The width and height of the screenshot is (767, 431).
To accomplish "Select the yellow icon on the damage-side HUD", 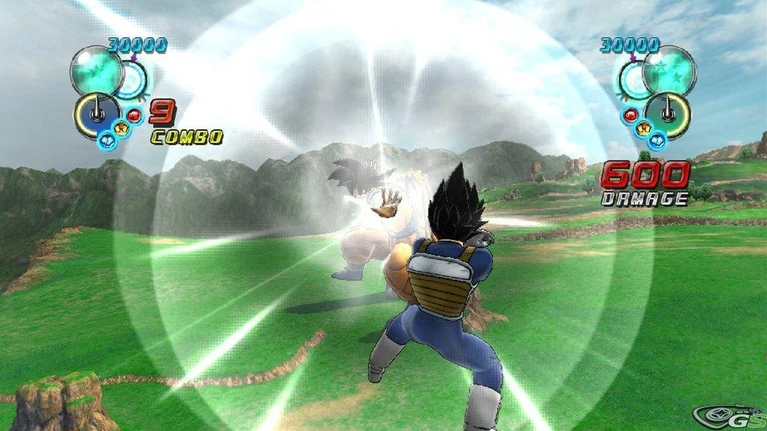I will click(x=642, y=129).
